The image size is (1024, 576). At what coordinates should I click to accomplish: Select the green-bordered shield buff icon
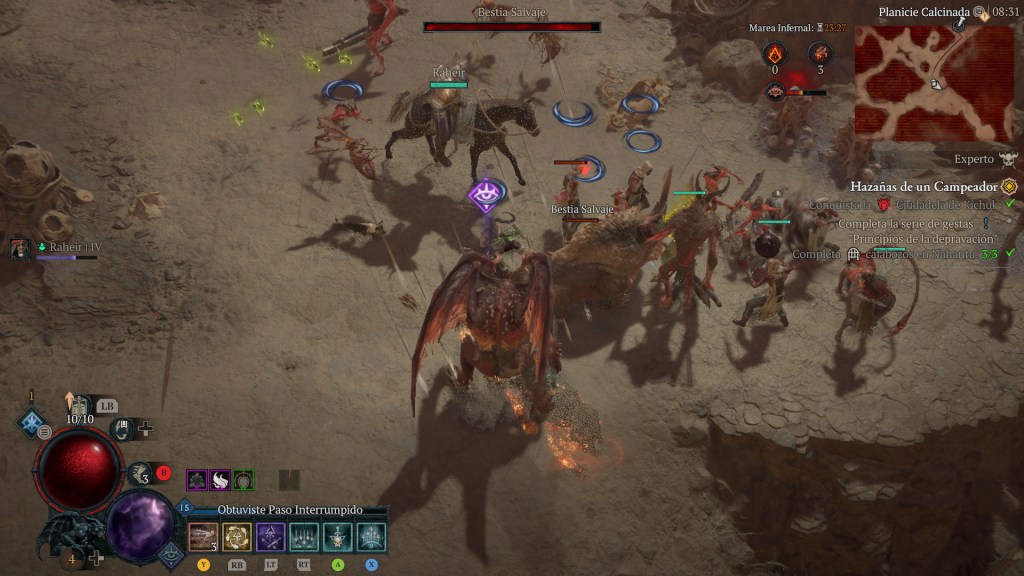pos(243,480)
